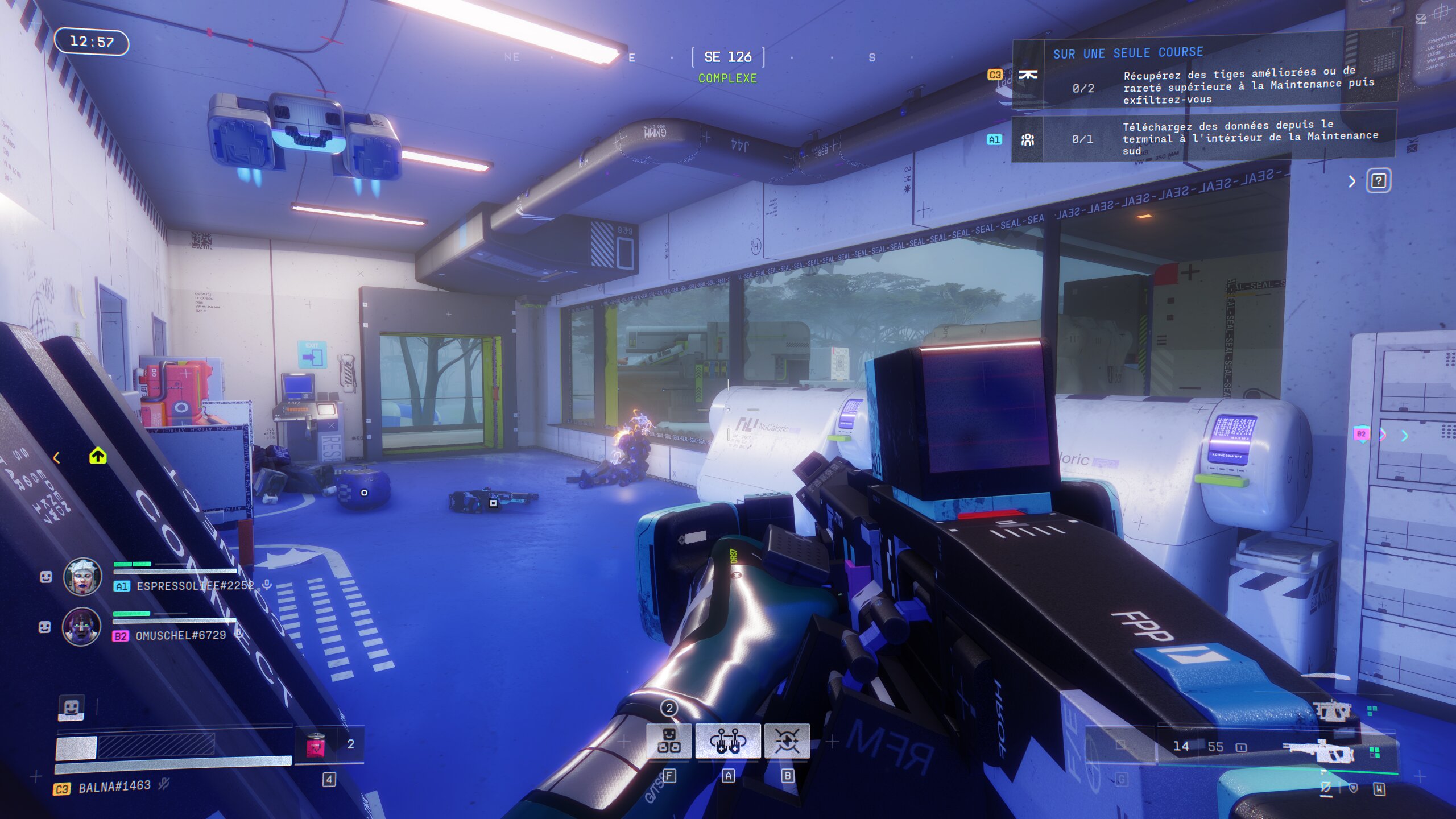Image resolution: width=1456 pixels, height=819 pixels.
Task: Use the pink consumable item slot
Action: pos(316,744)
